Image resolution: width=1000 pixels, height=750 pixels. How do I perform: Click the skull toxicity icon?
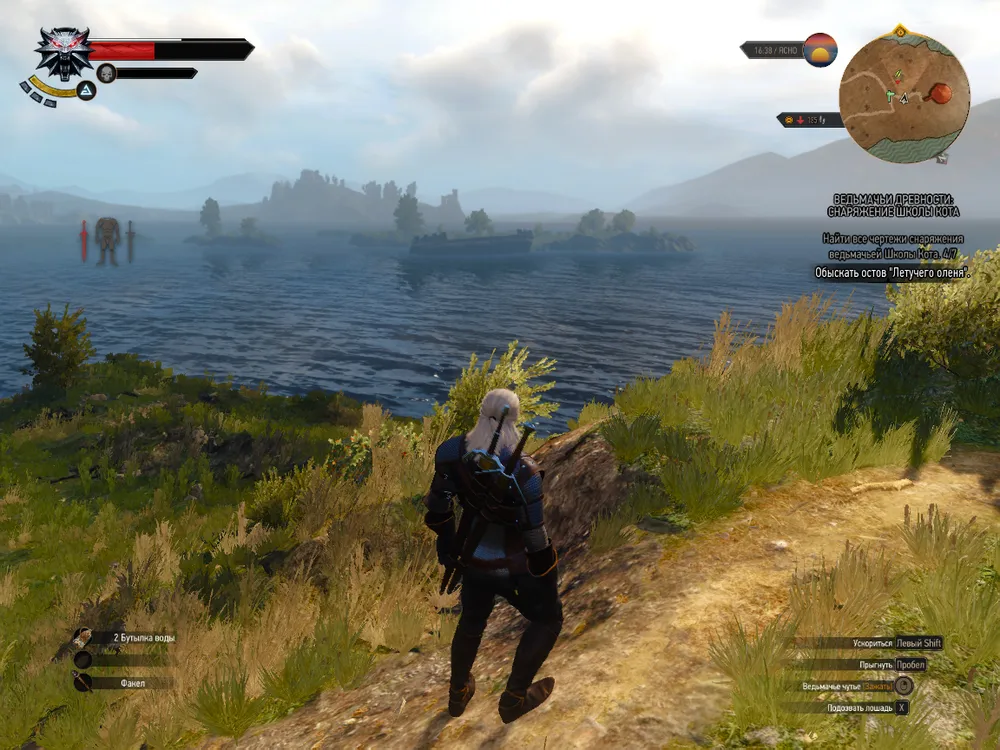(x=106, y=73)
